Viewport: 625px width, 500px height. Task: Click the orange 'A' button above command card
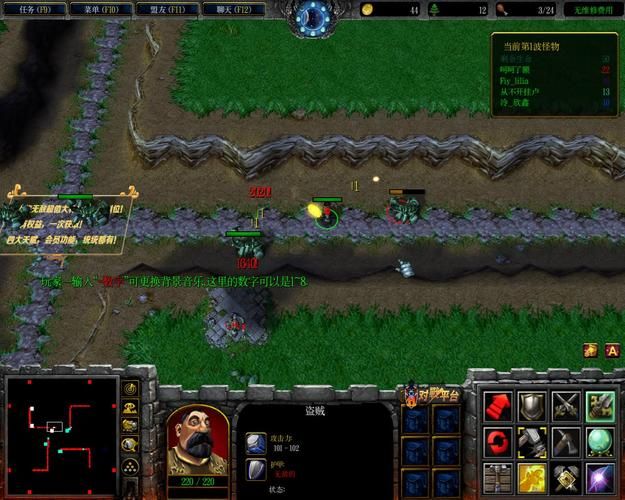click(614, 350)
